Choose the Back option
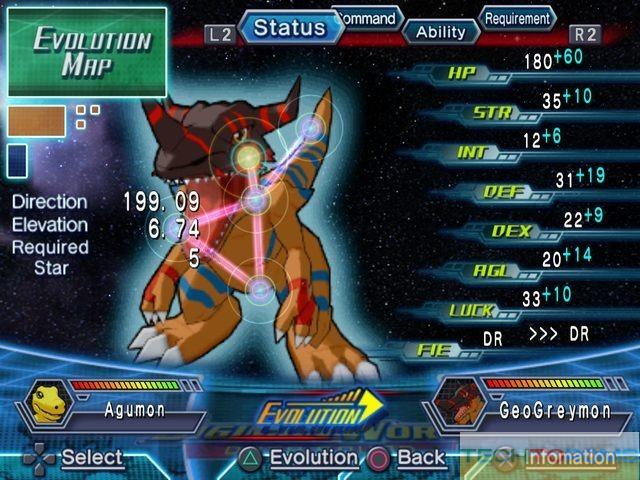Image resolution: width=640 pixels, height=480 pixels. tap(408, 458)
